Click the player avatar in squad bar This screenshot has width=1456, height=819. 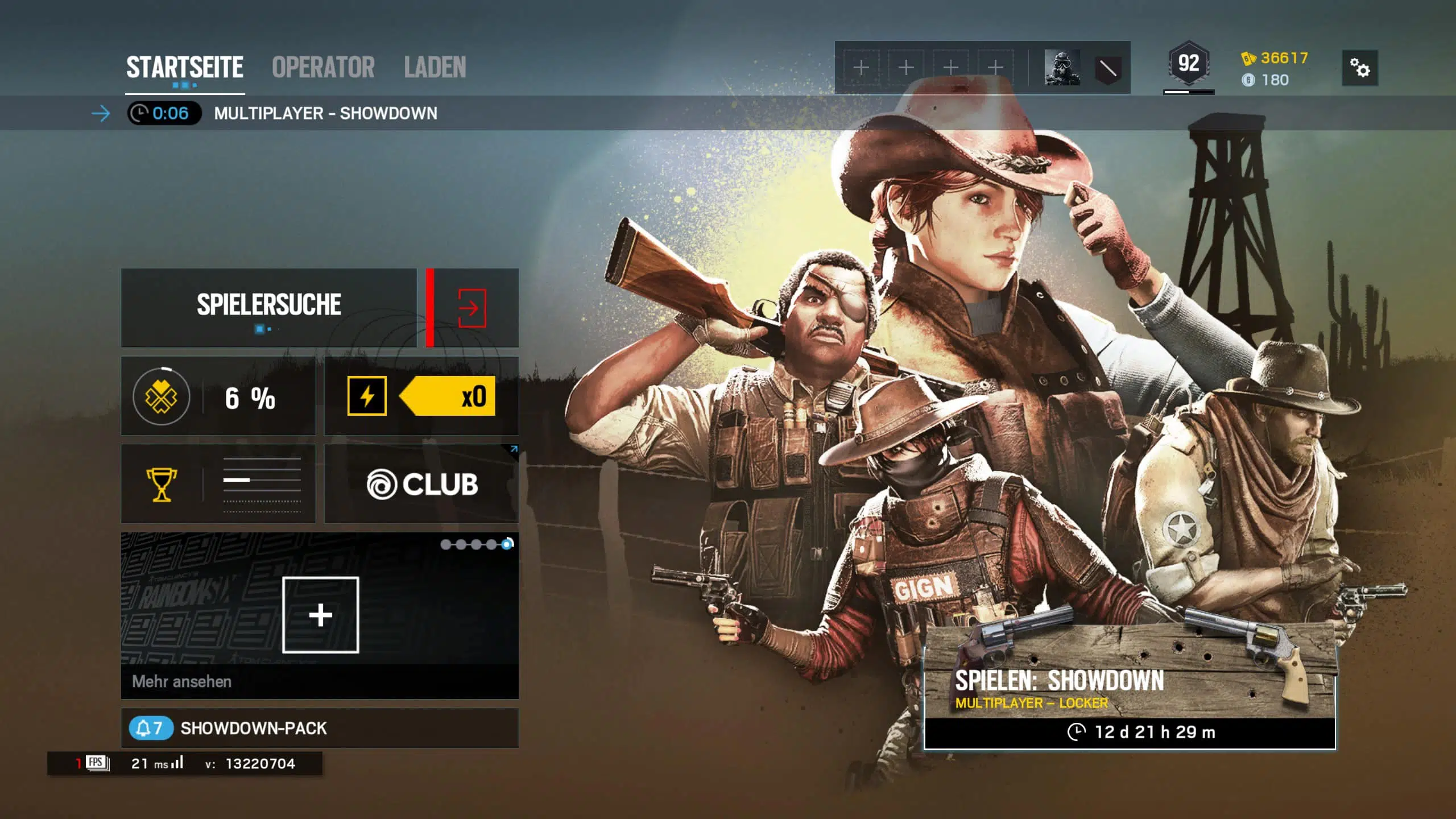click(x=1062, y=68)
